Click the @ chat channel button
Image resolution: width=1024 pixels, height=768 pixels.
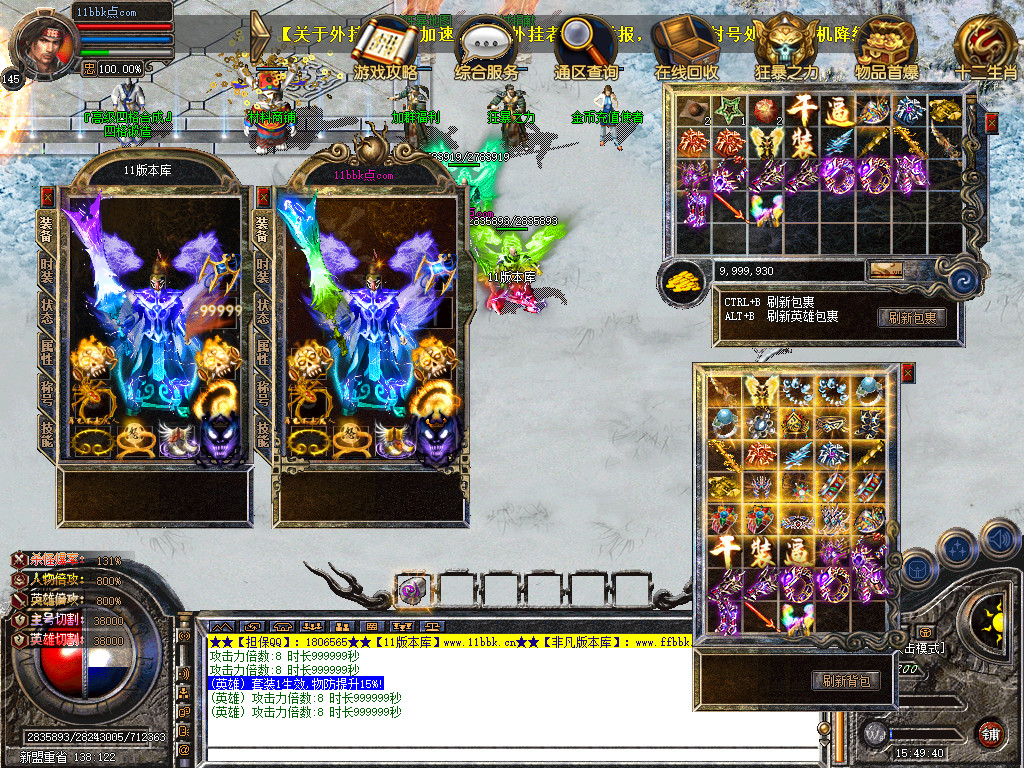click(185, 749)
